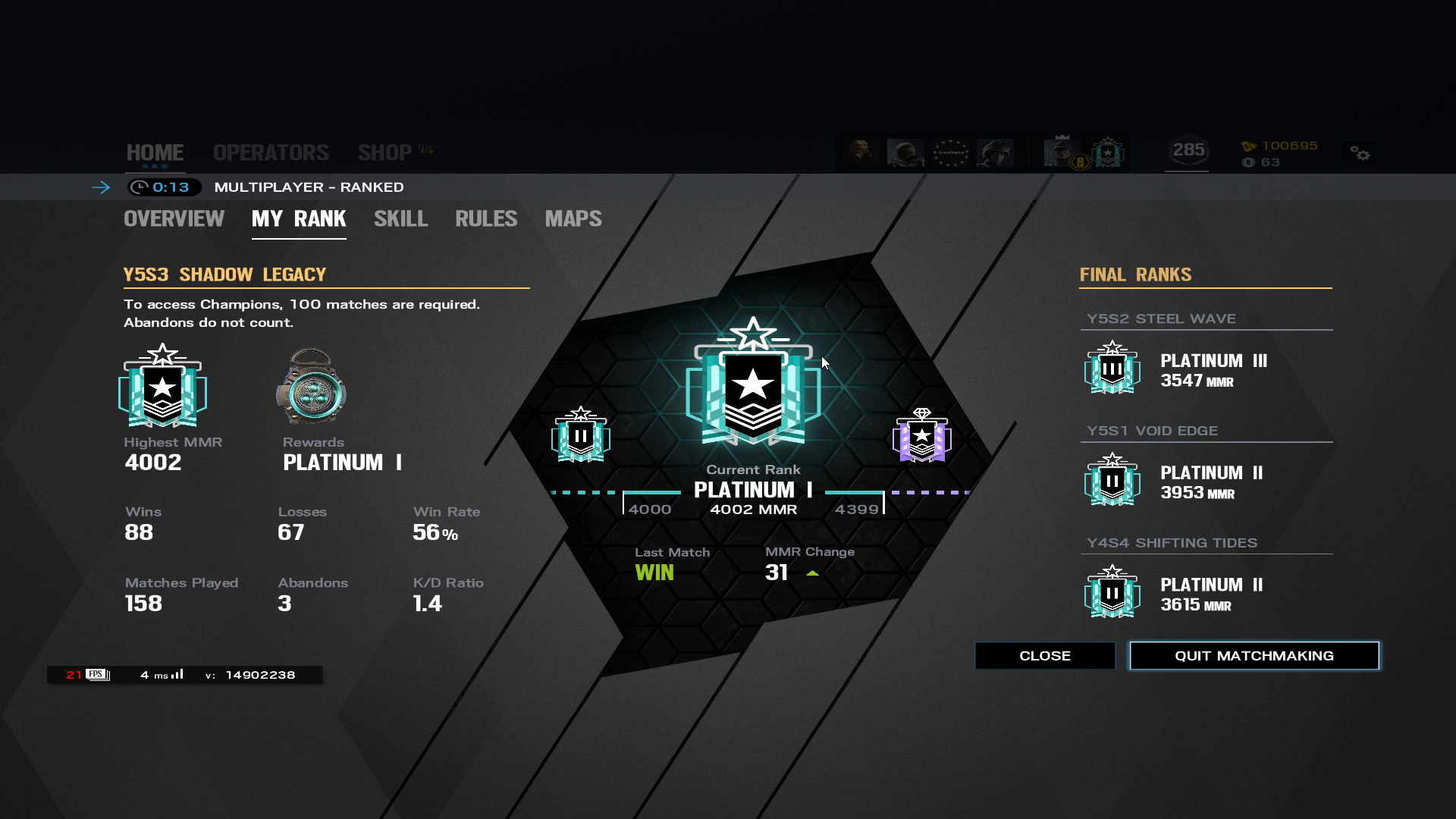1456x819 pixels.
Task: Open the player profile with crown avatar
Action: (x=1062, y=152)
